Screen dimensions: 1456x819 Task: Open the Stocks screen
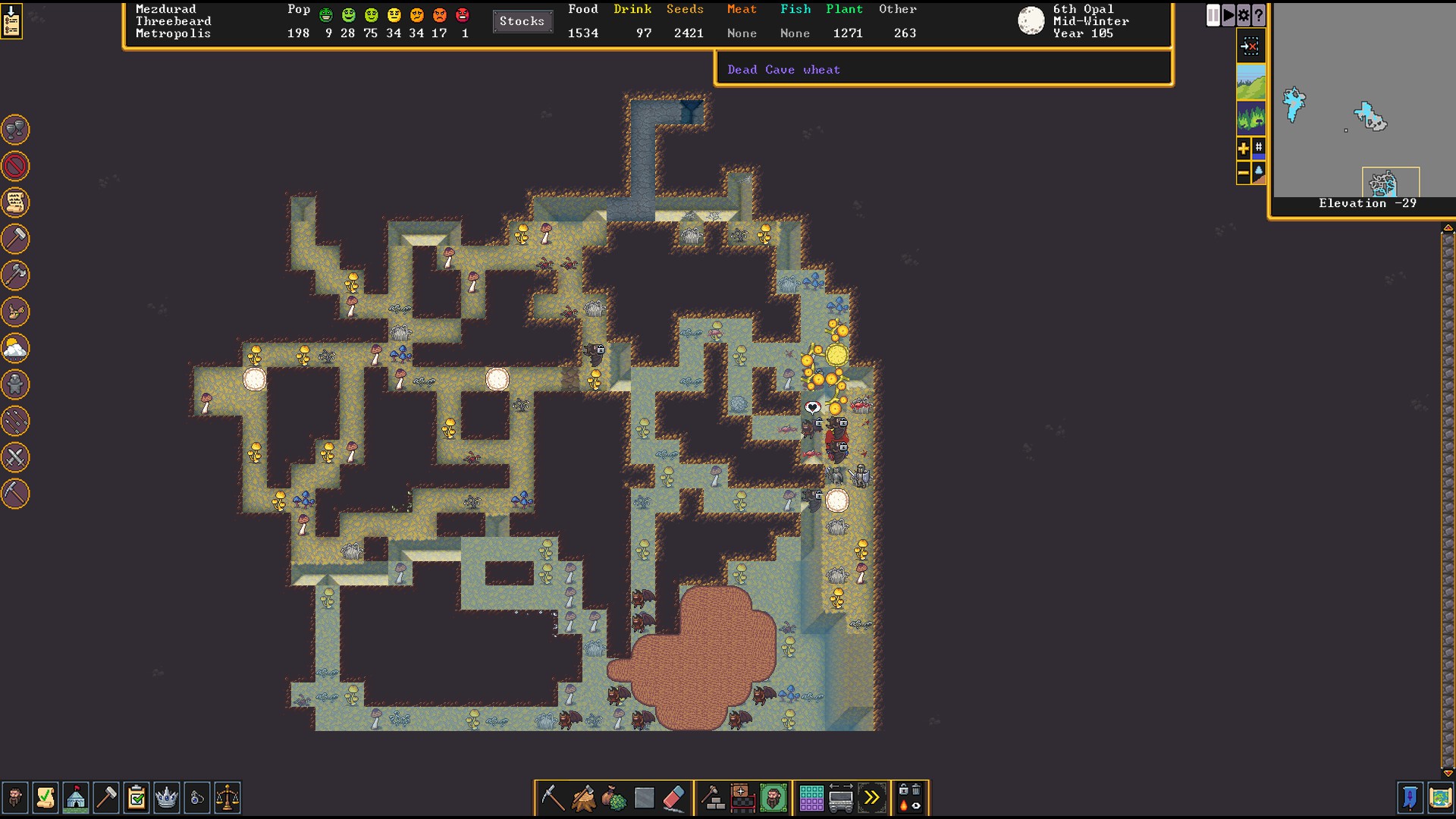click(x=522, y=21)
